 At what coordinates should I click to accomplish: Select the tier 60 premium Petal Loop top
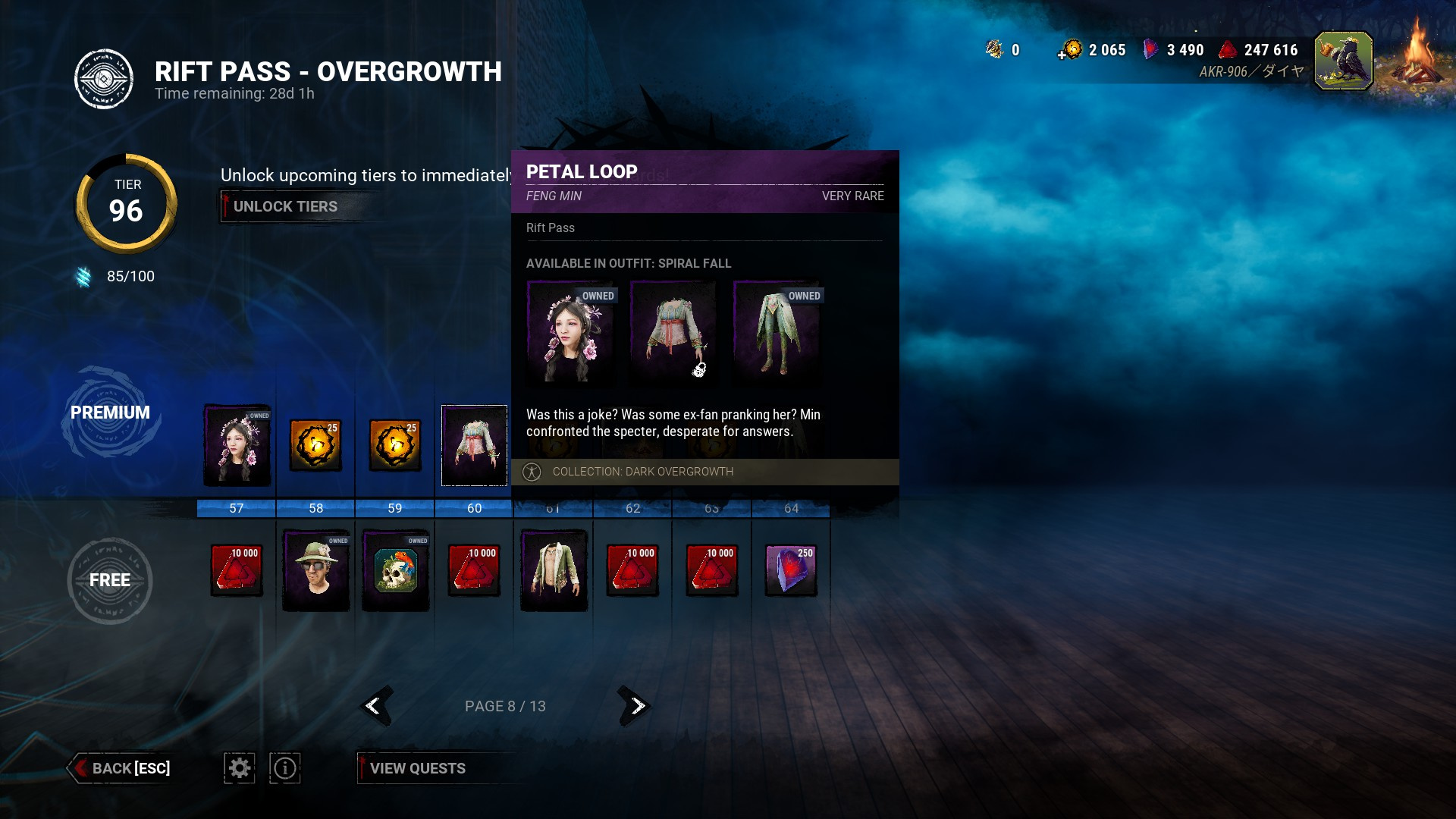click(474, 445)
